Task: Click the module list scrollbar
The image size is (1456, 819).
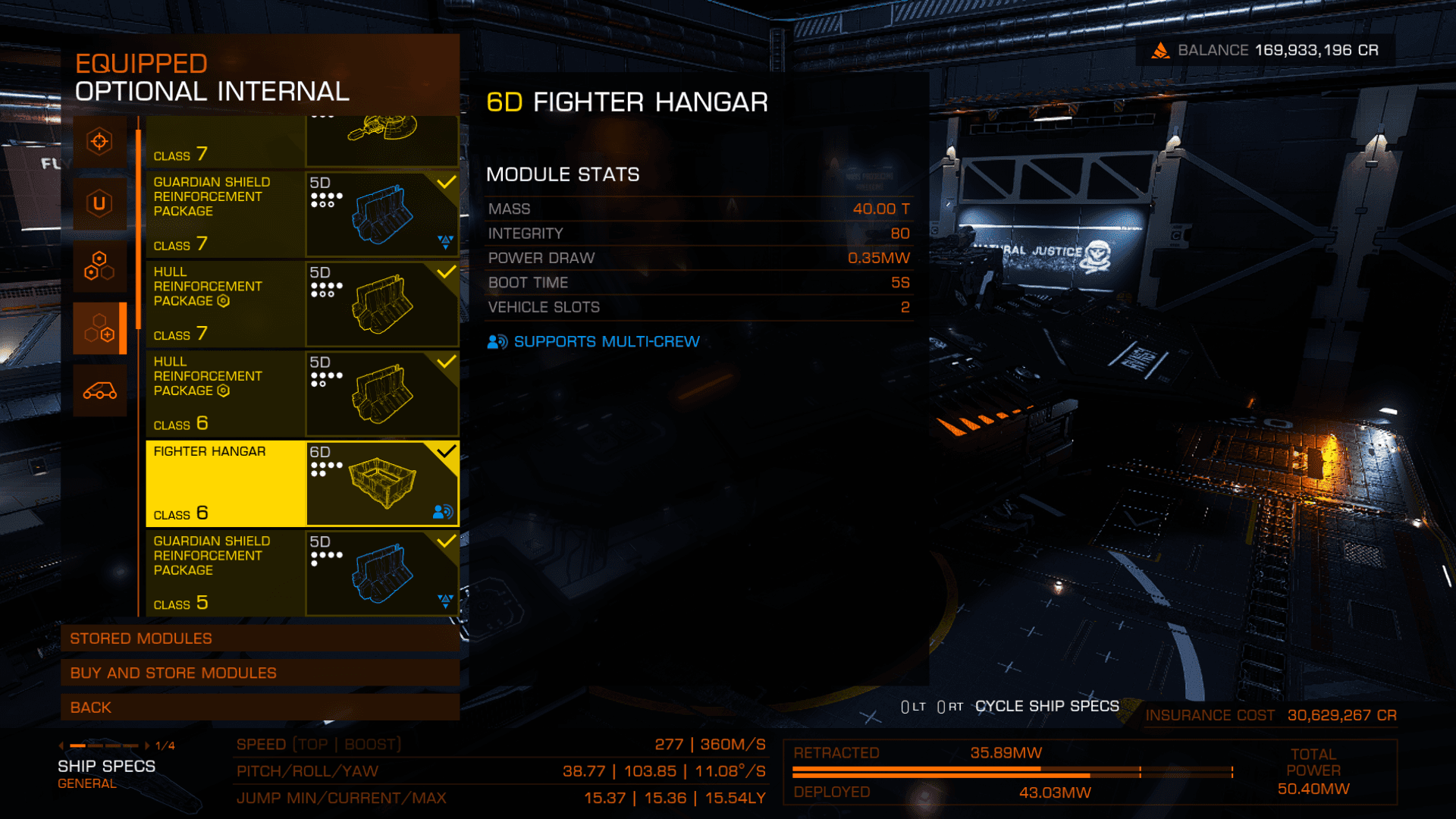Action: [x=139, y=229]
